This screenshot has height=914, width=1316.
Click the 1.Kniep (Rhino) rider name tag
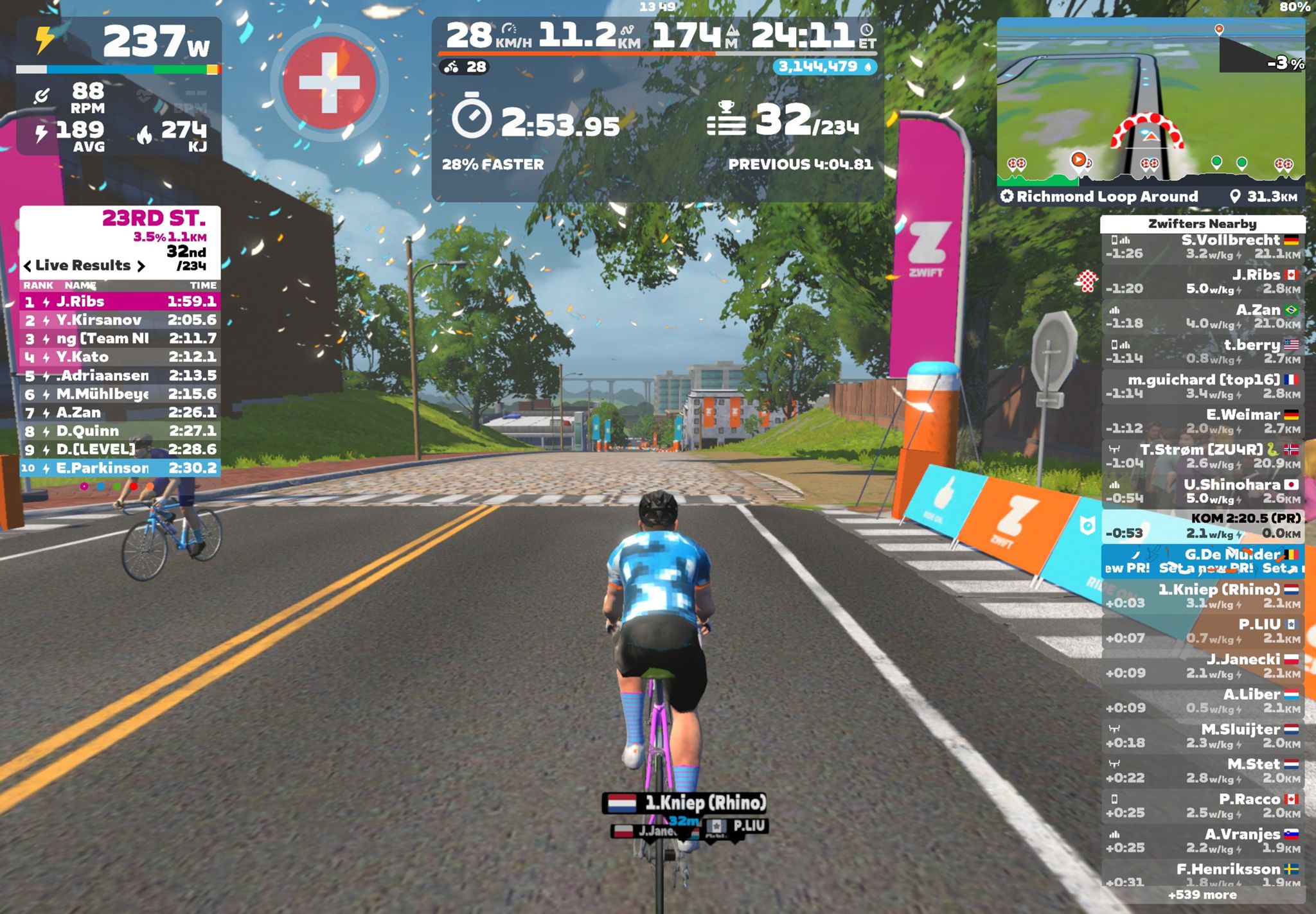click(x=685, y=803)
